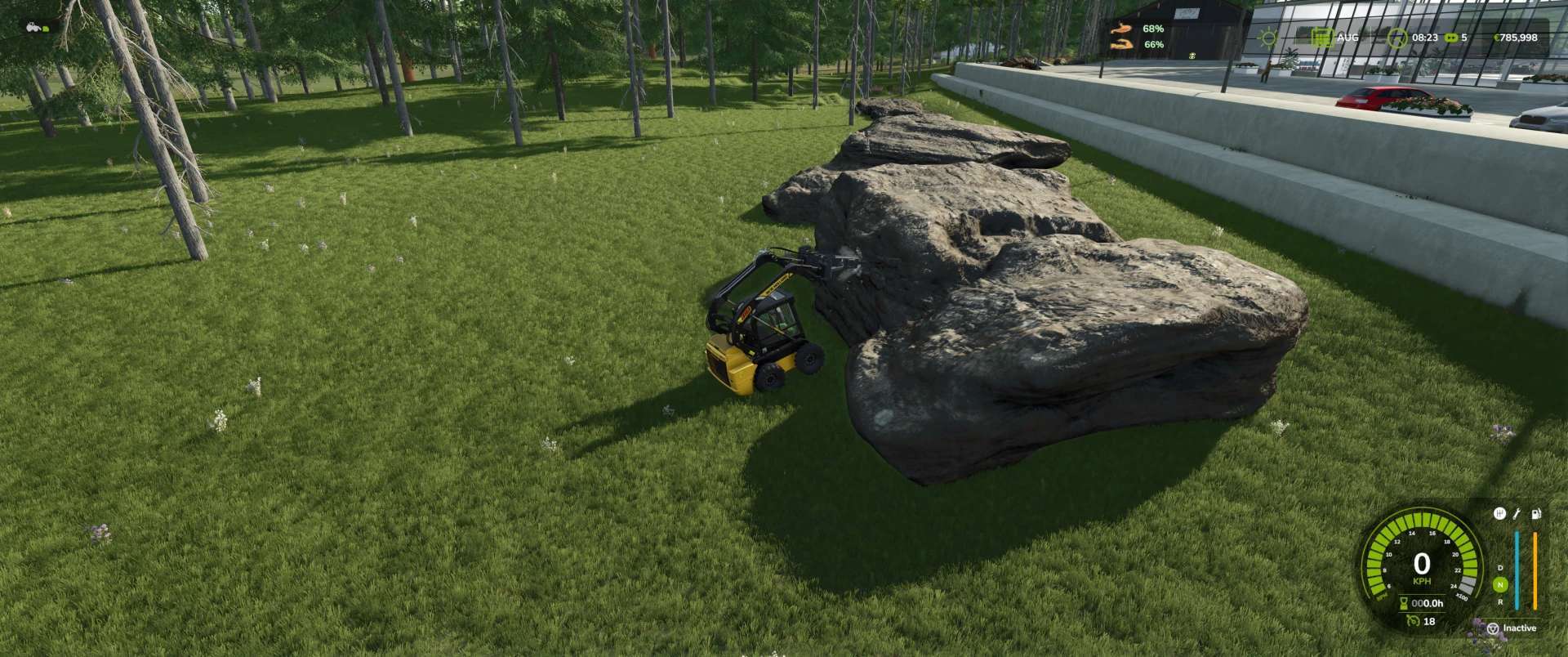Select the D drive gear
This screenshot has height=657, width=1568.
pos(1500,567)
